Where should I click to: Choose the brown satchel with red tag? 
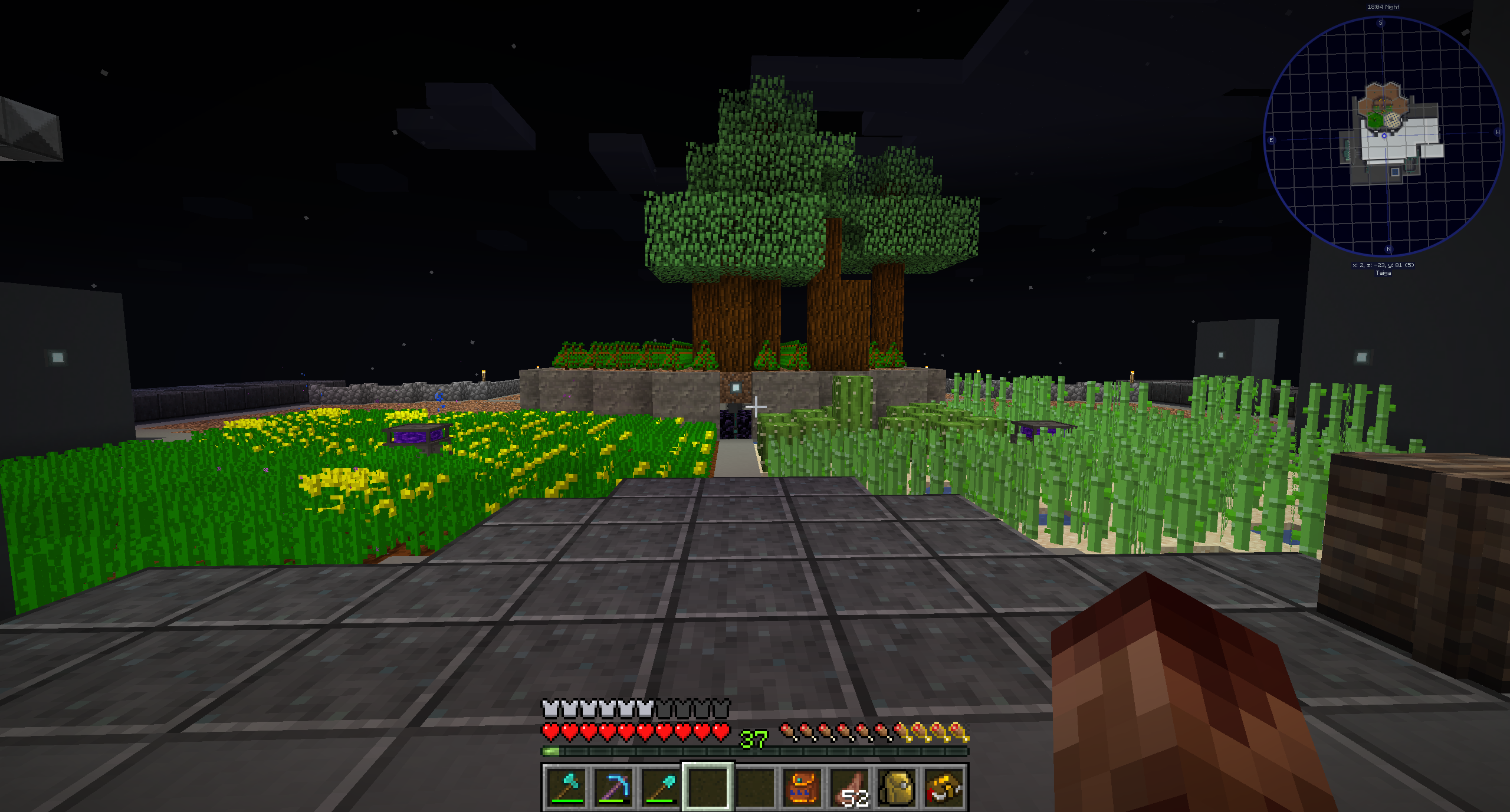[x=944, y=787]
